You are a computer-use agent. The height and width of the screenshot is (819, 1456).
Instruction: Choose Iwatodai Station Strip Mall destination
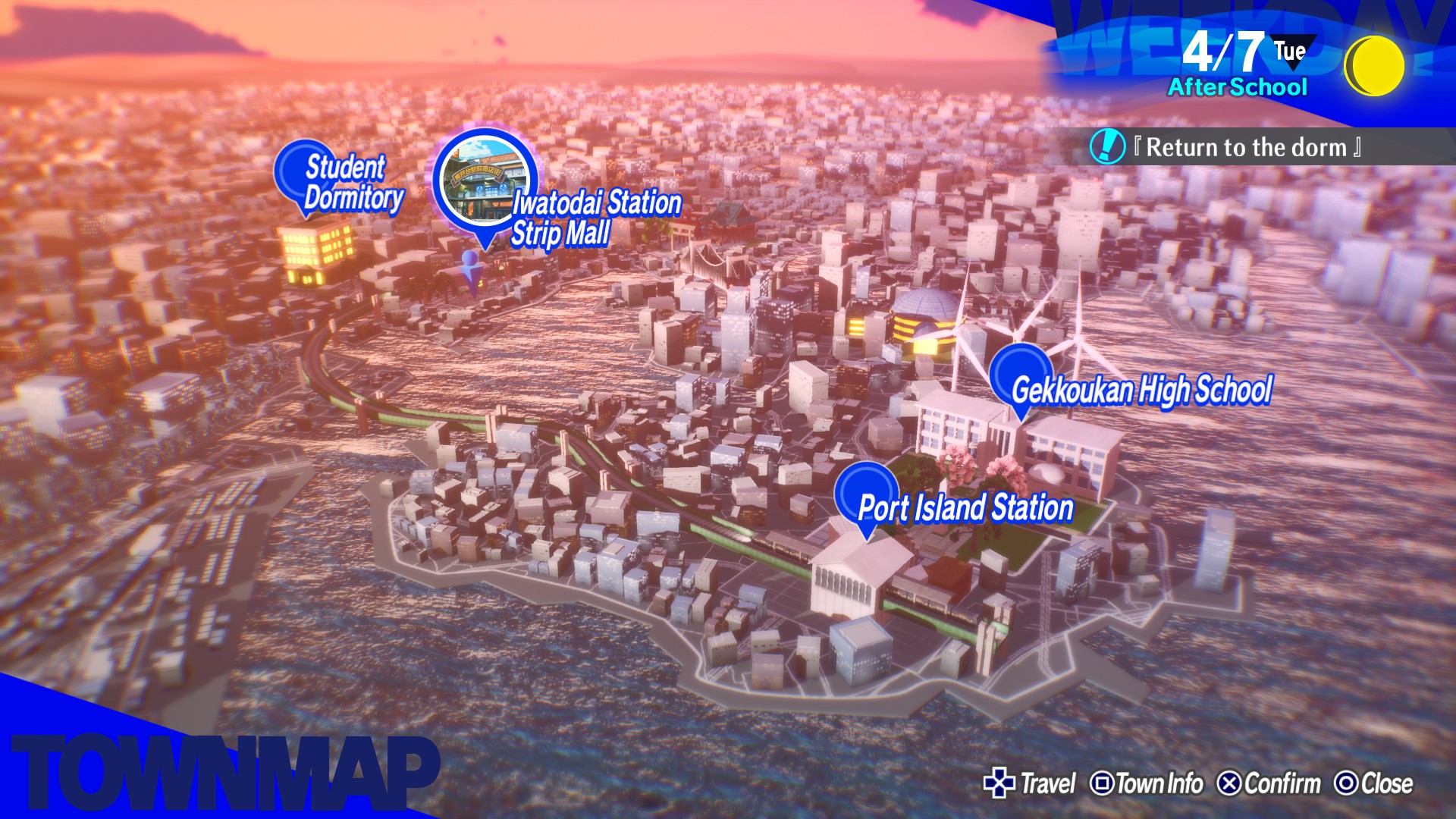click(x=485, y=183)
